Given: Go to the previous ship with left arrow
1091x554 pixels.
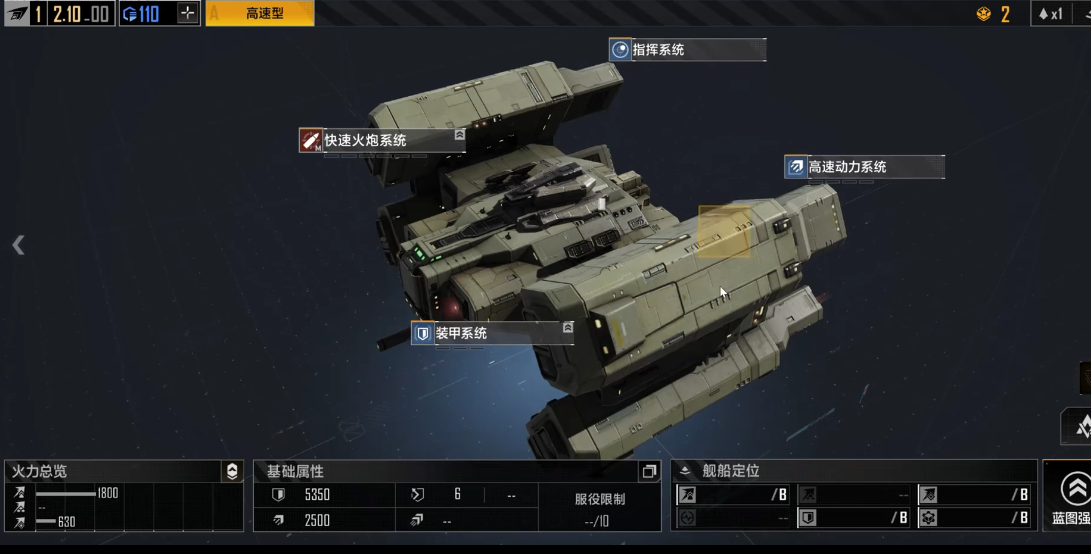Looking at the screenshot, I should point(18,245).
